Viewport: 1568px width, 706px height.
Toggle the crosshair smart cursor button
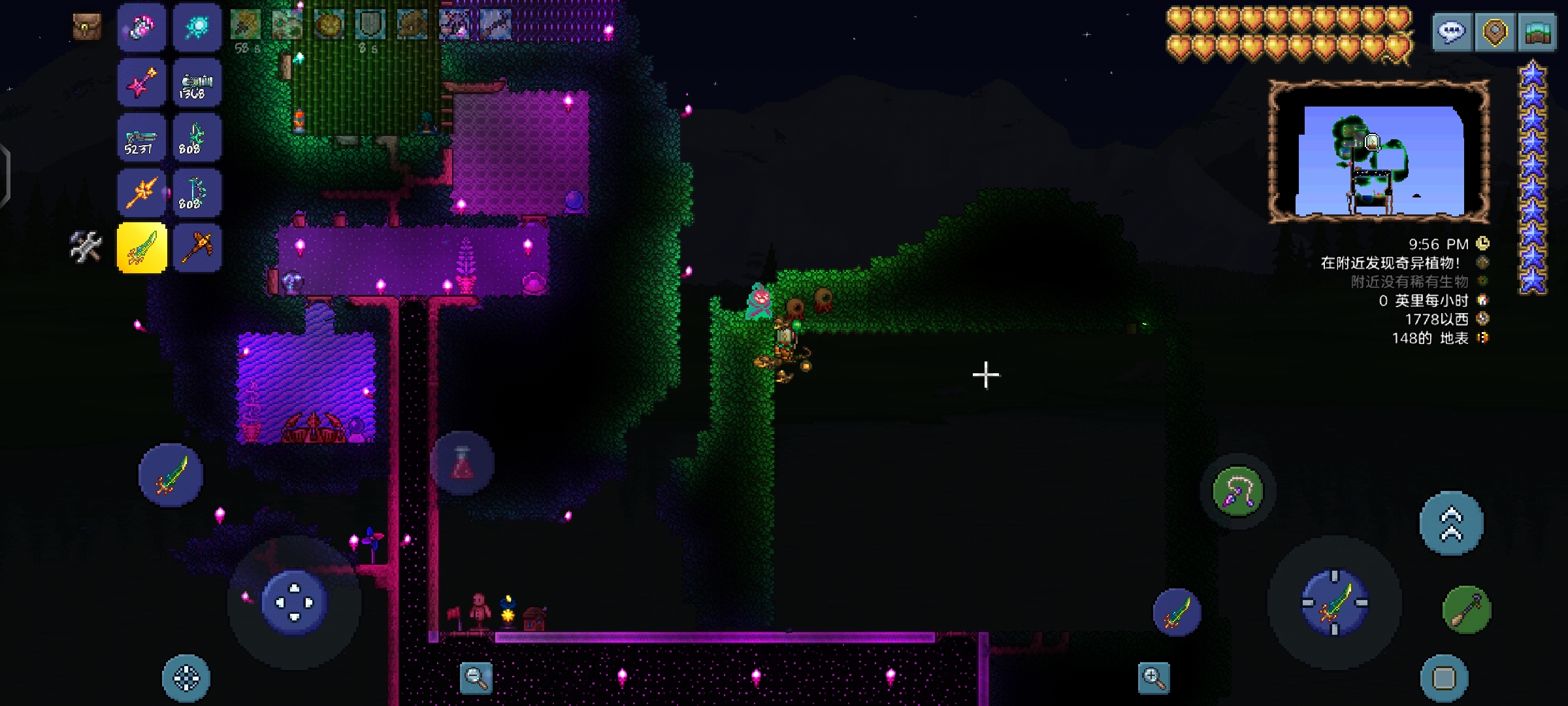(x=186, y=678)
